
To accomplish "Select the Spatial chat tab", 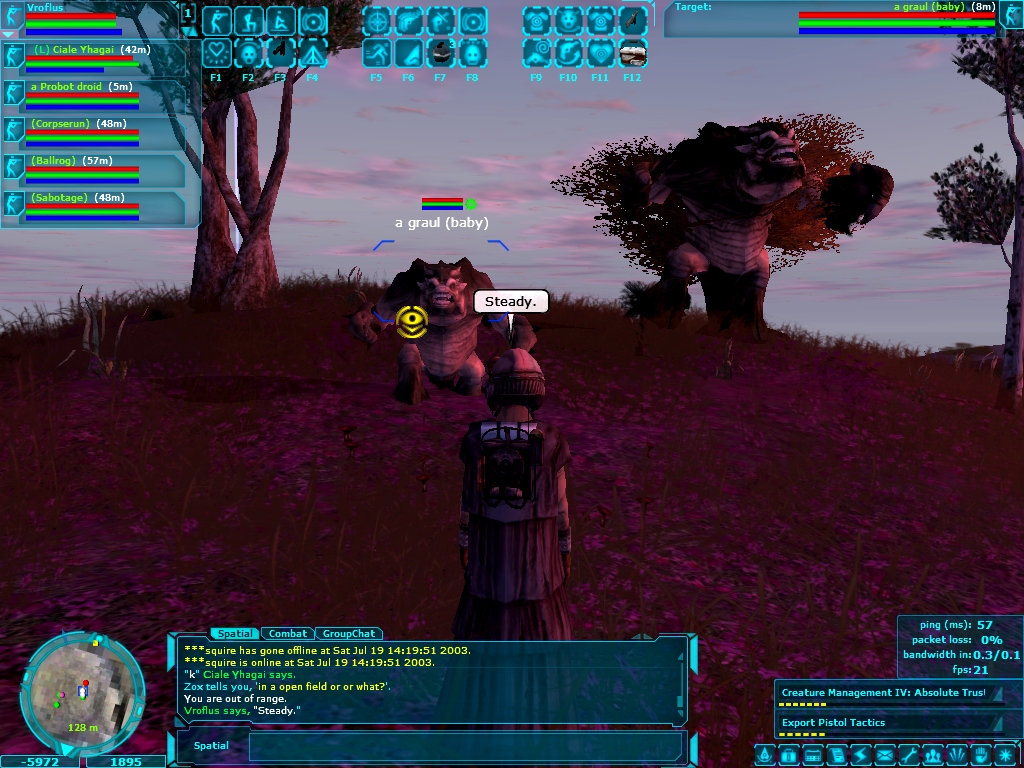I will tap(236, 633).
